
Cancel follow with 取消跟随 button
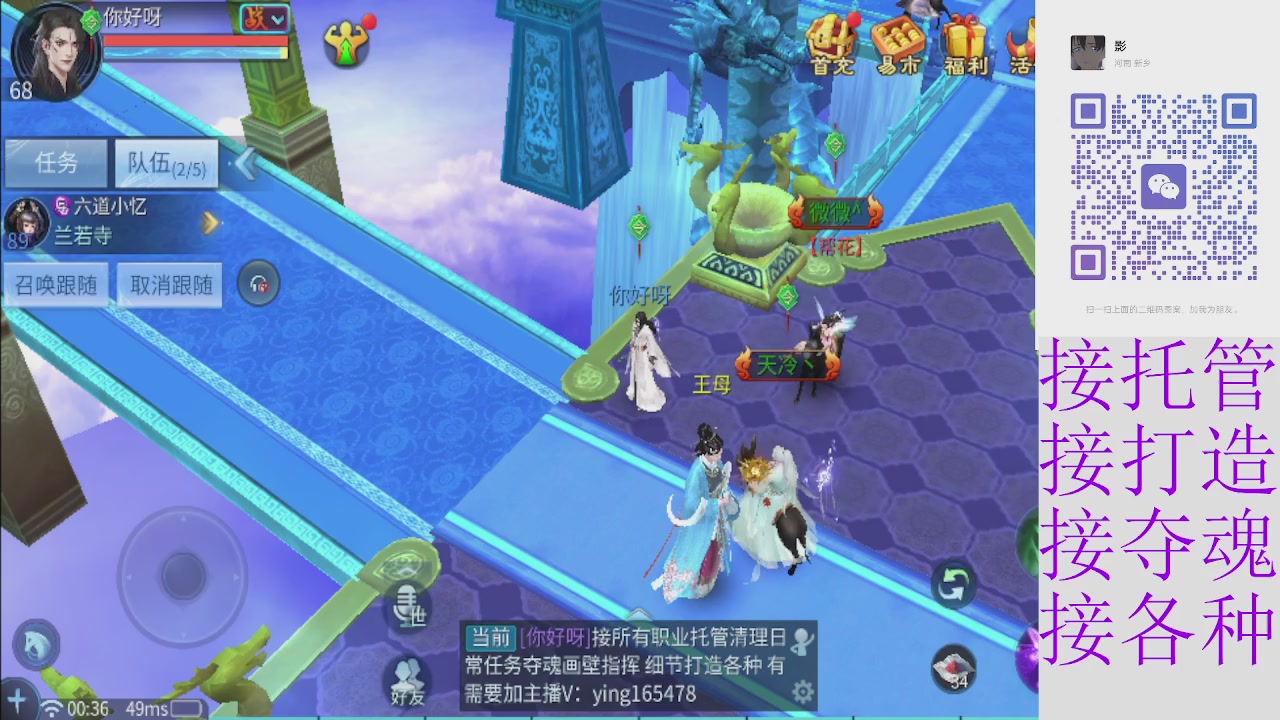[x=169, y=284]
